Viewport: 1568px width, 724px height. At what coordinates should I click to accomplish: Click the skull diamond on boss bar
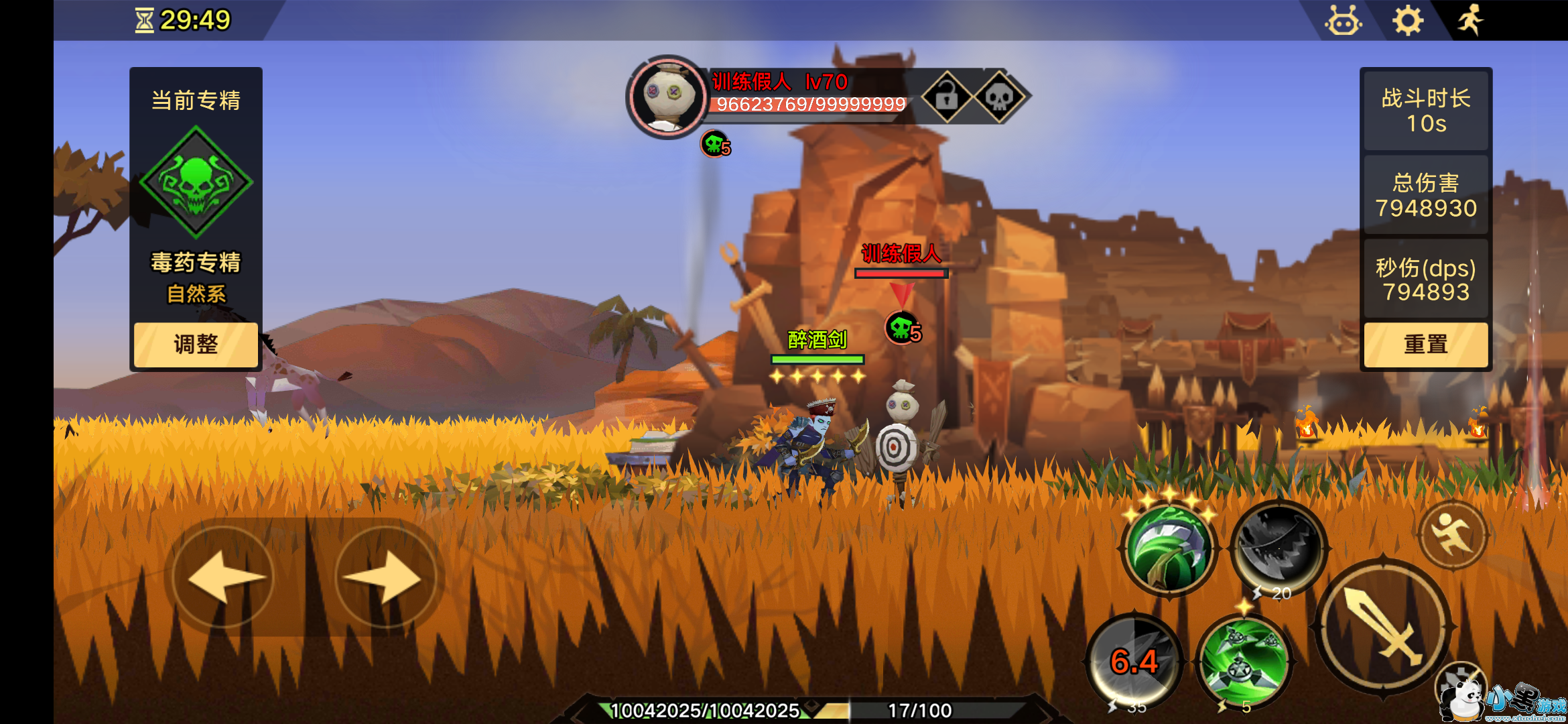[x=998, y=98]
